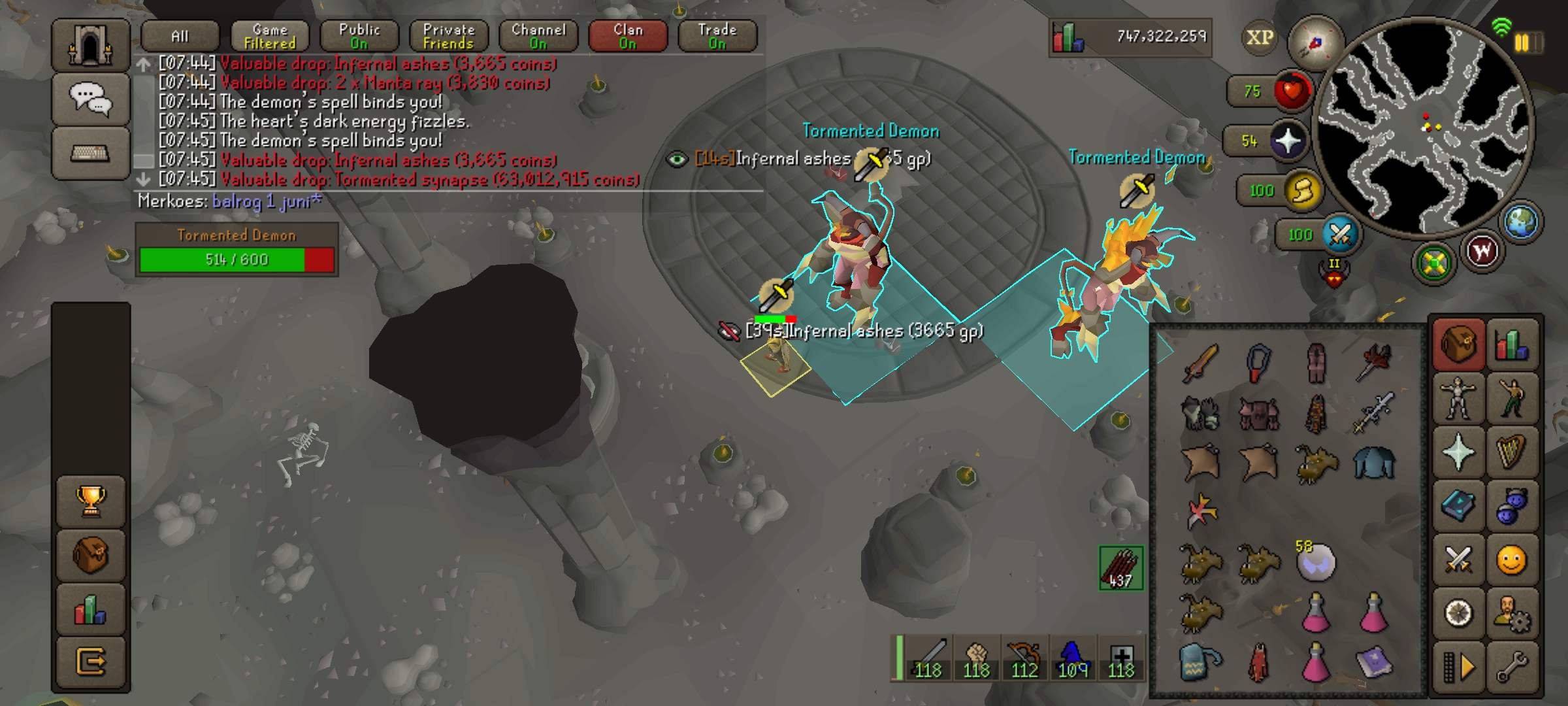Viewport: 1568px width, 706px height.
Task: Open the wrench settings tab
Action: coord(1512,668)
